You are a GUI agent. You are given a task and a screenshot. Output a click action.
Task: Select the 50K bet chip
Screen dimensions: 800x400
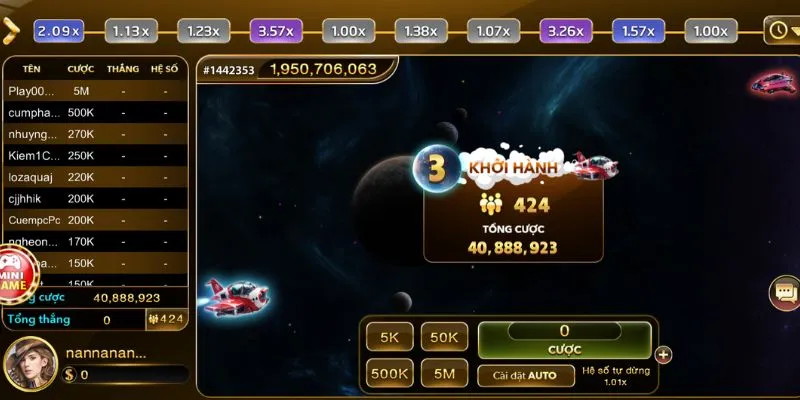pyautogui.click(x=444, y=338)
